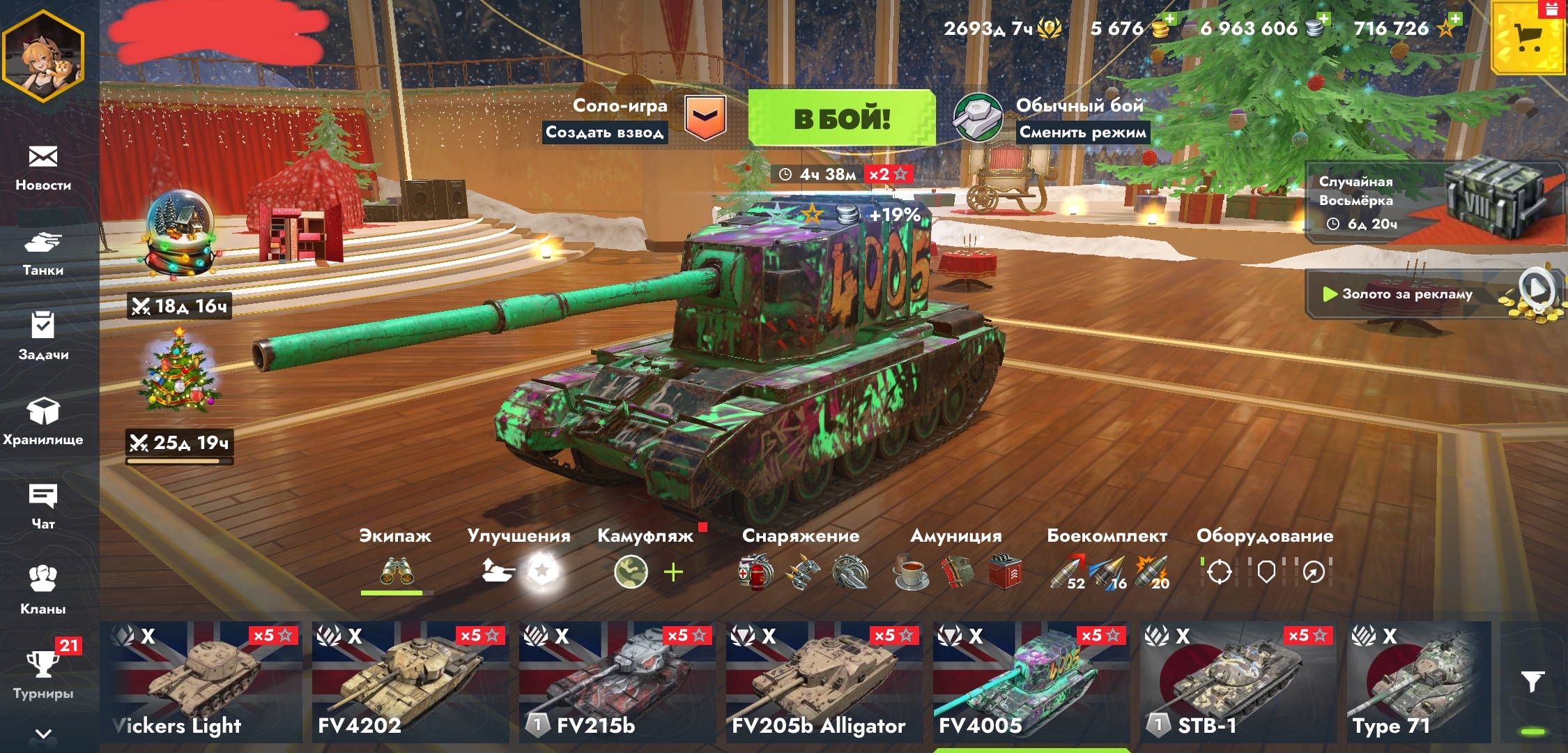The image size is (1568, 753).
Task: Select the STB-1 tank in the carousel
Action: click(1238, 682)
